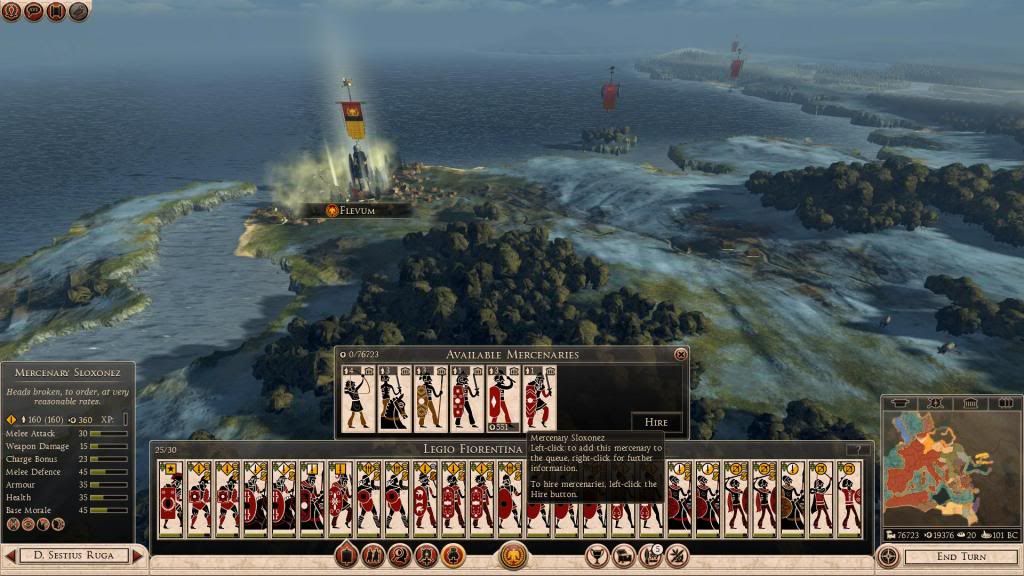The image size is (1024, 576).
Task: Click the D. Sestius Ruga name plate
Action: (74, 556)
